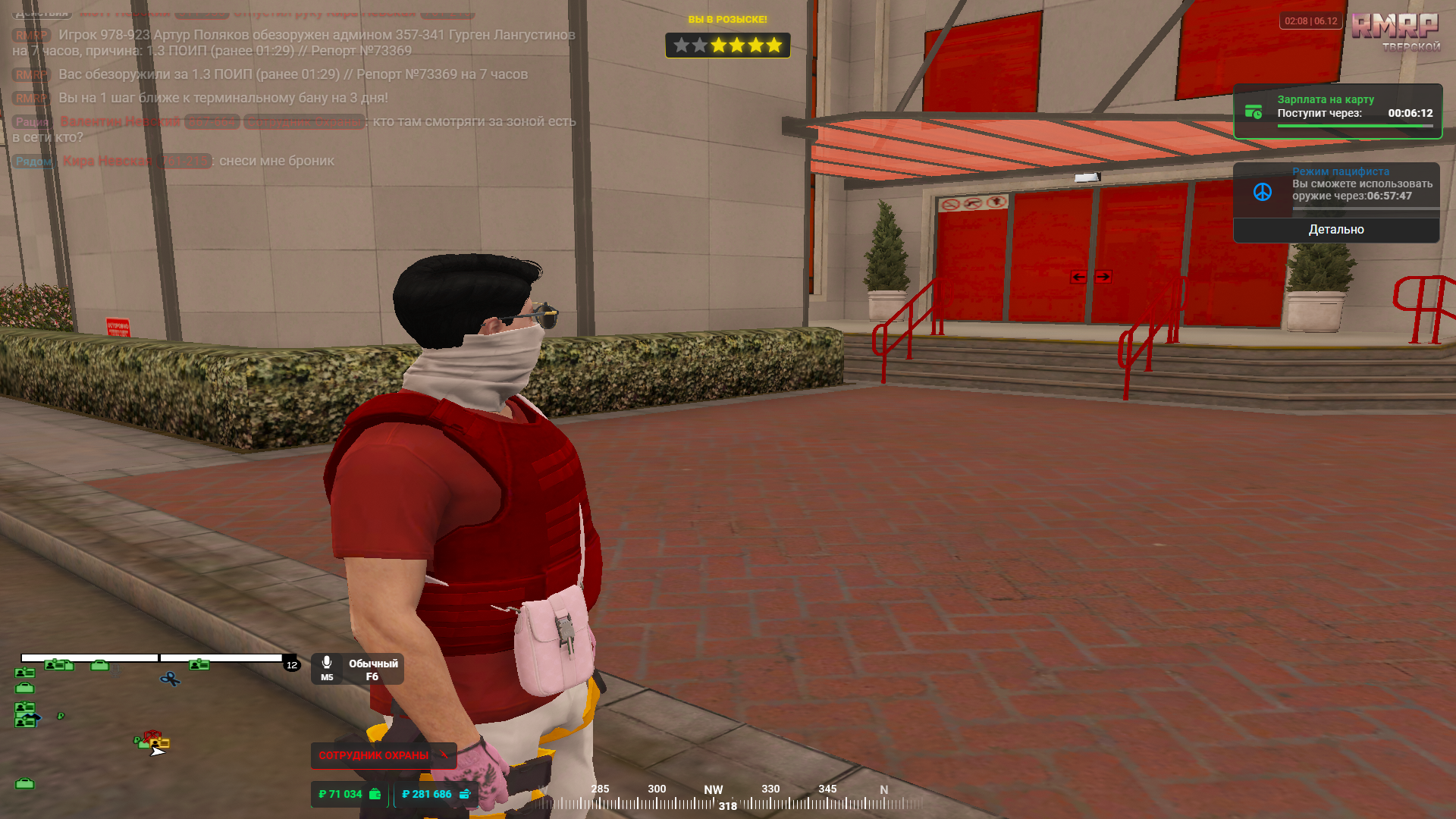Click the wanted level stars panel
This screenshot has width=1456, height=819.
click(727, 45)
